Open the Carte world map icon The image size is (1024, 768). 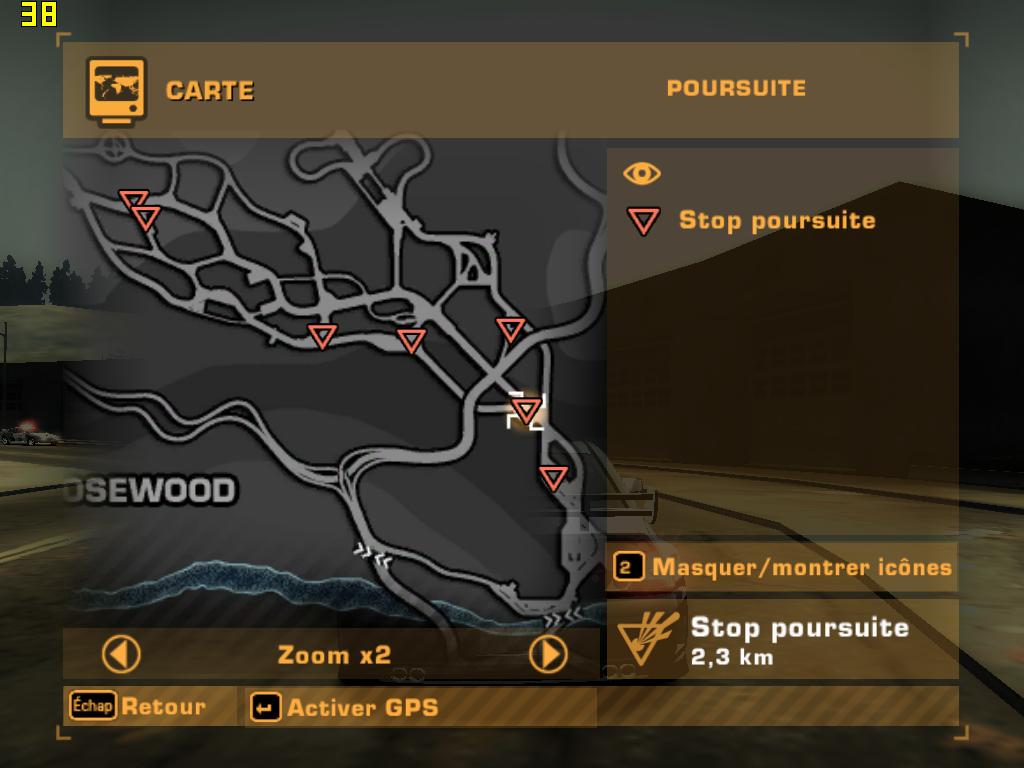[x=117, y=89]
